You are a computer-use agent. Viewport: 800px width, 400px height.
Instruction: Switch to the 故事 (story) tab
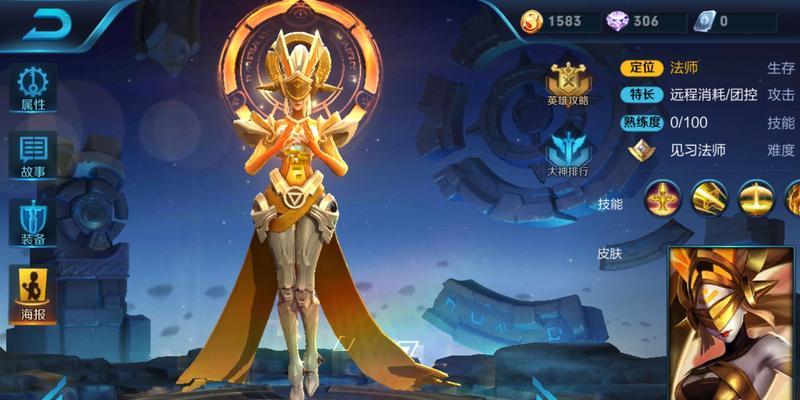[x=33, y=155]
